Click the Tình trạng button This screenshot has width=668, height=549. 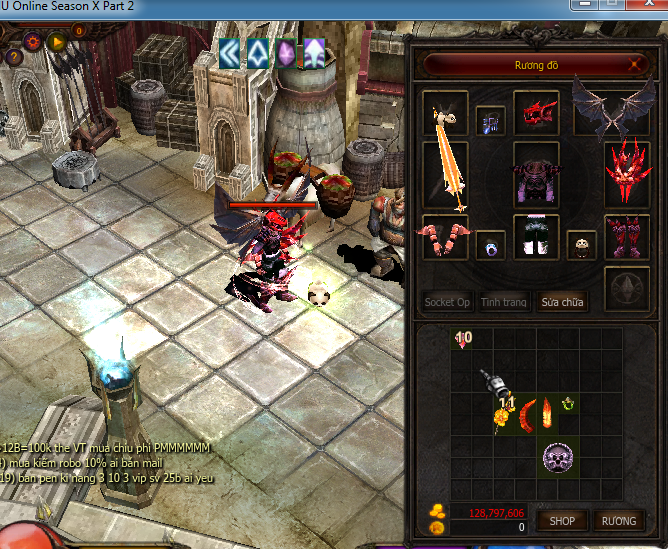coord(504,301)
